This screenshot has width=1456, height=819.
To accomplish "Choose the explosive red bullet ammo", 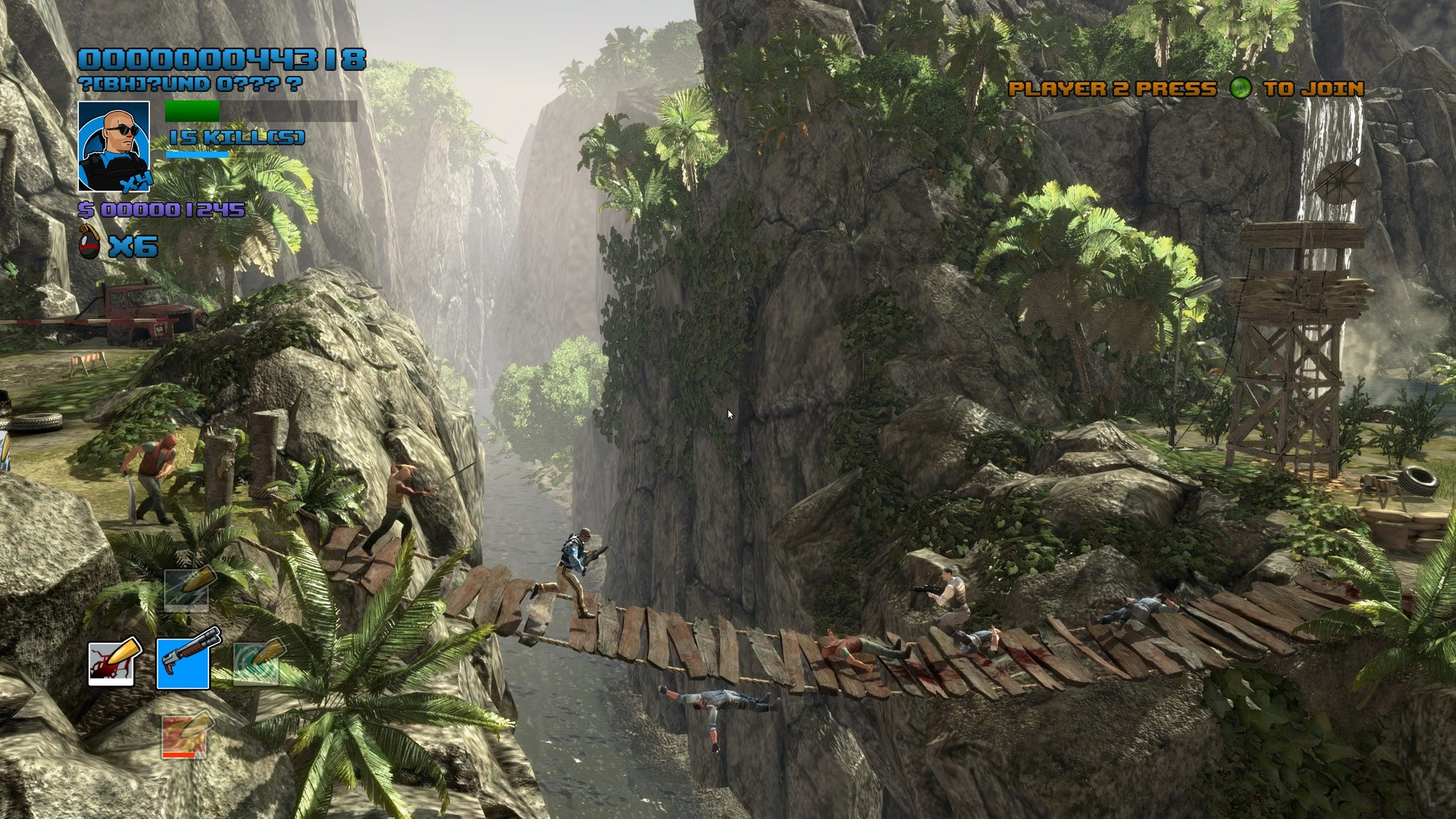I will click(112, 663).
